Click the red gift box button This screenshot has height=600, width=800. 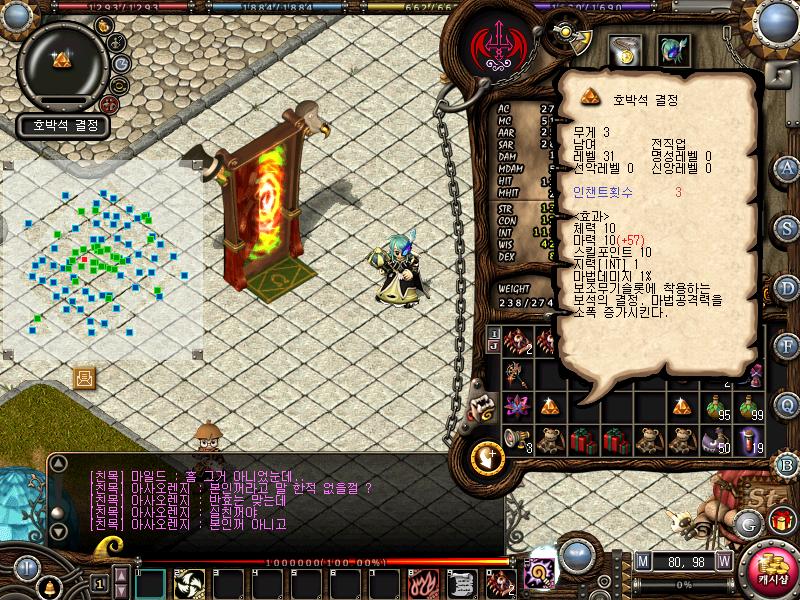click(781, 520)
